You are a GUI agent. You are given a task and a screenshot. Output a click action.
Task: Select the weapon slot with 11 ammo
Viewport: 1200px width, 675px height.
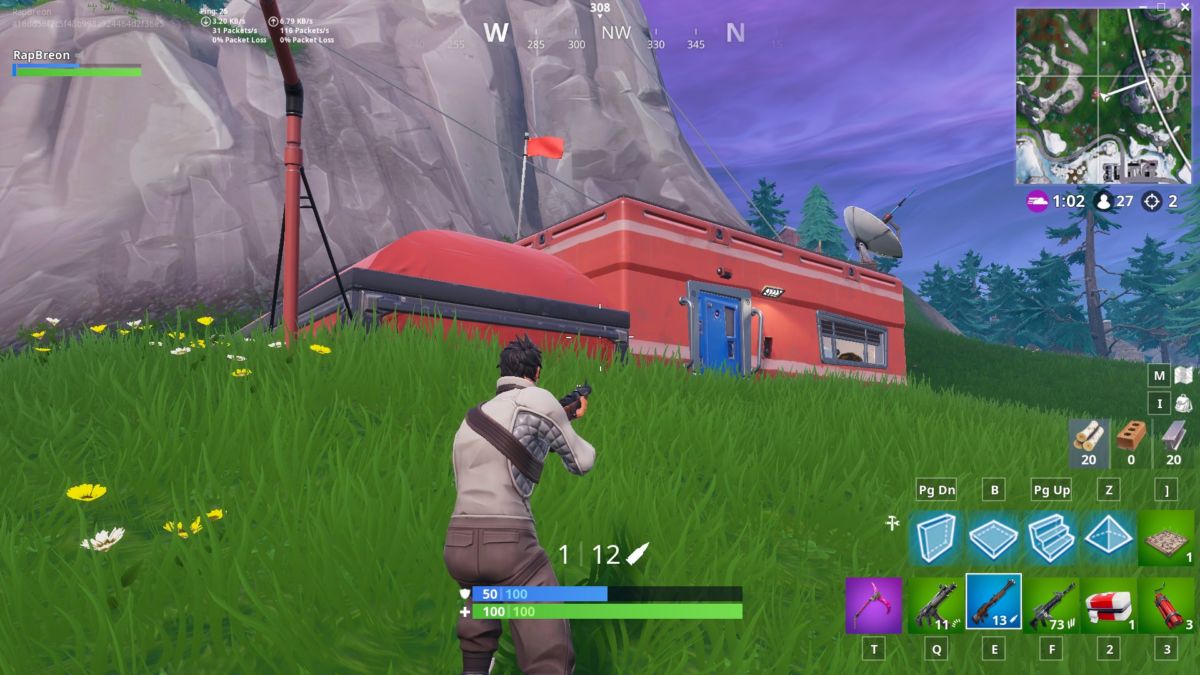coord(936,605)
